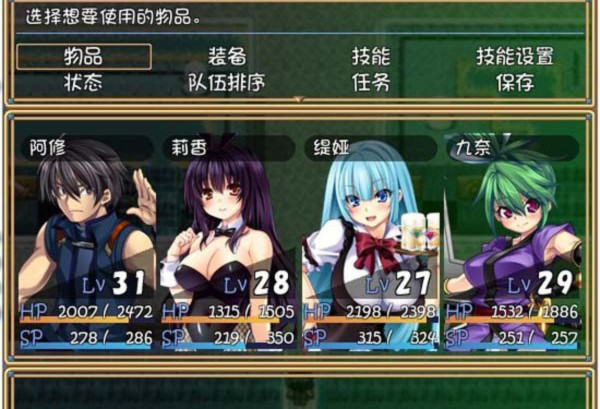
Task: Open the 技能 skills menu
Action: (x=370, y=57)
